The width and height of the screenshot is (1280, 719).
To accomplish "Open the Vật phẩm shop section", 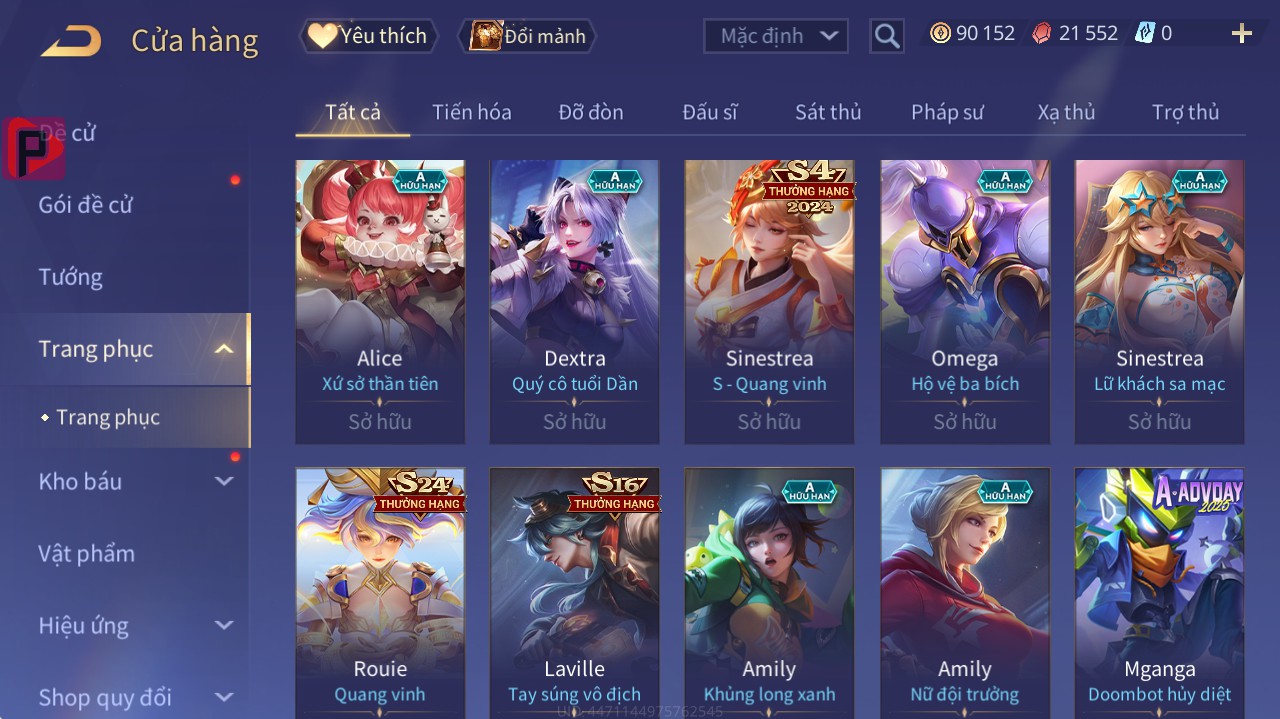I will [x=86, y=553].
